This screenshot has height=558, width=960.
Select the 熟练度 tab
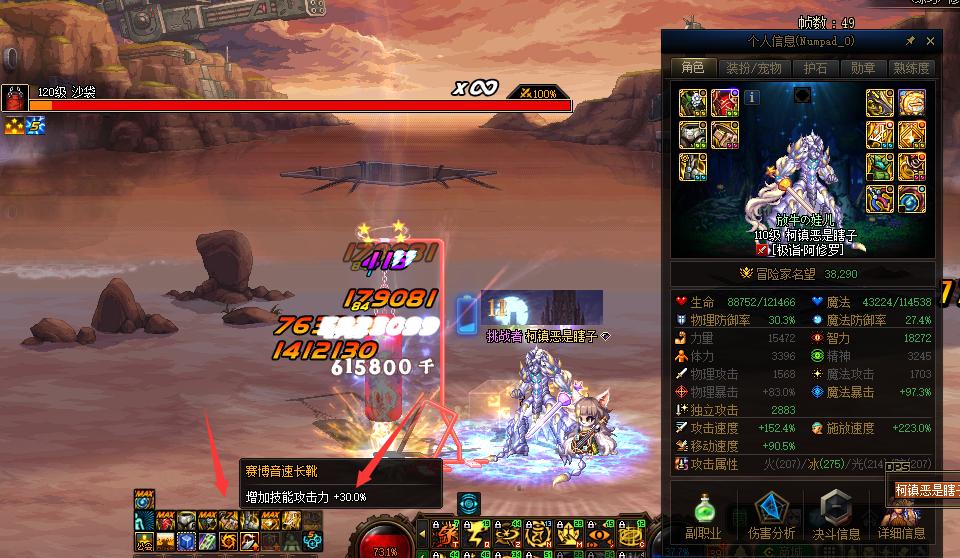(x=910, y=68)
